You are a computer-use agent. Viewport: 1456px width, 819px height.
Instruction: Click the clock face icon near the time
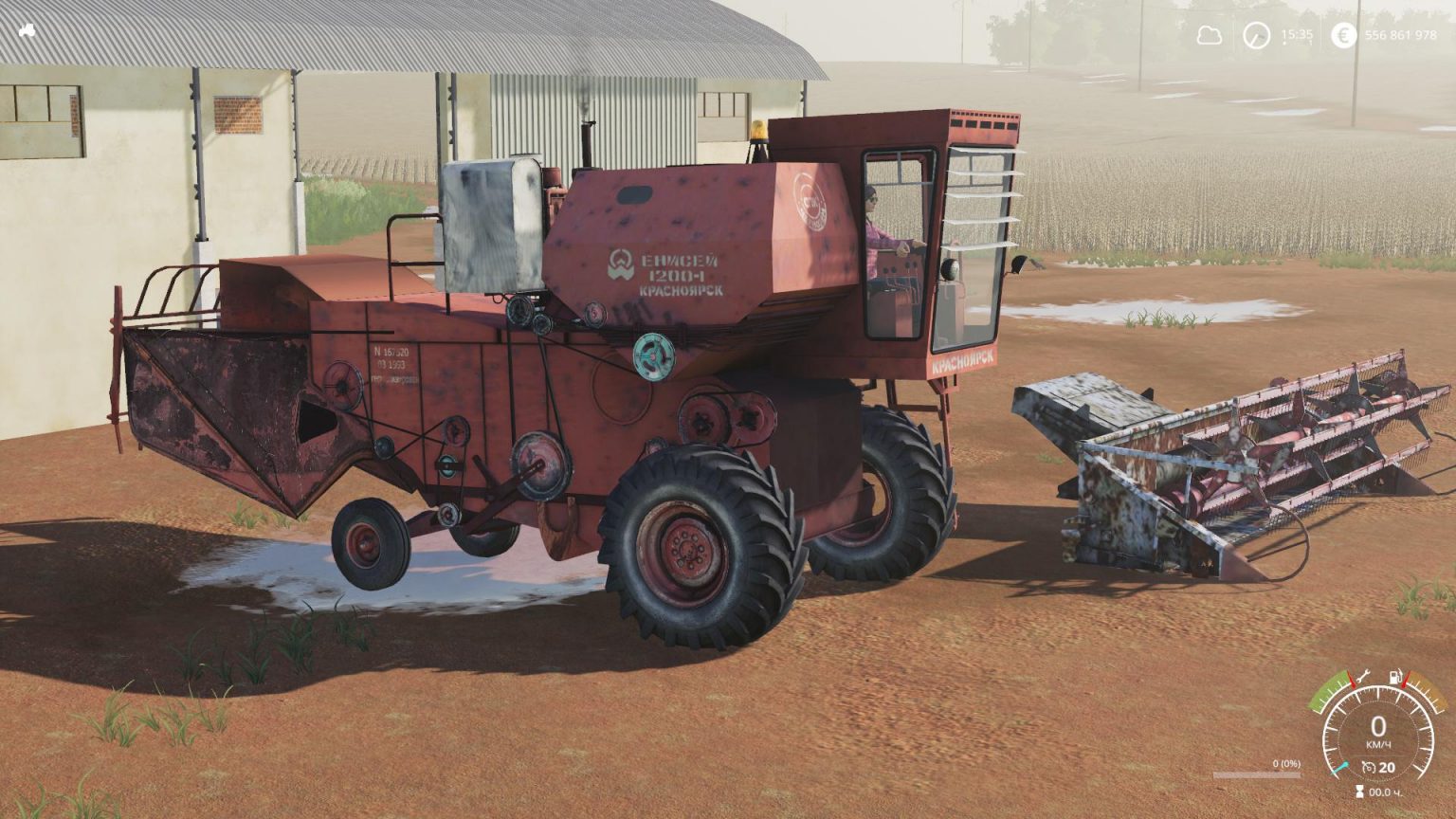click(1255, 35)
